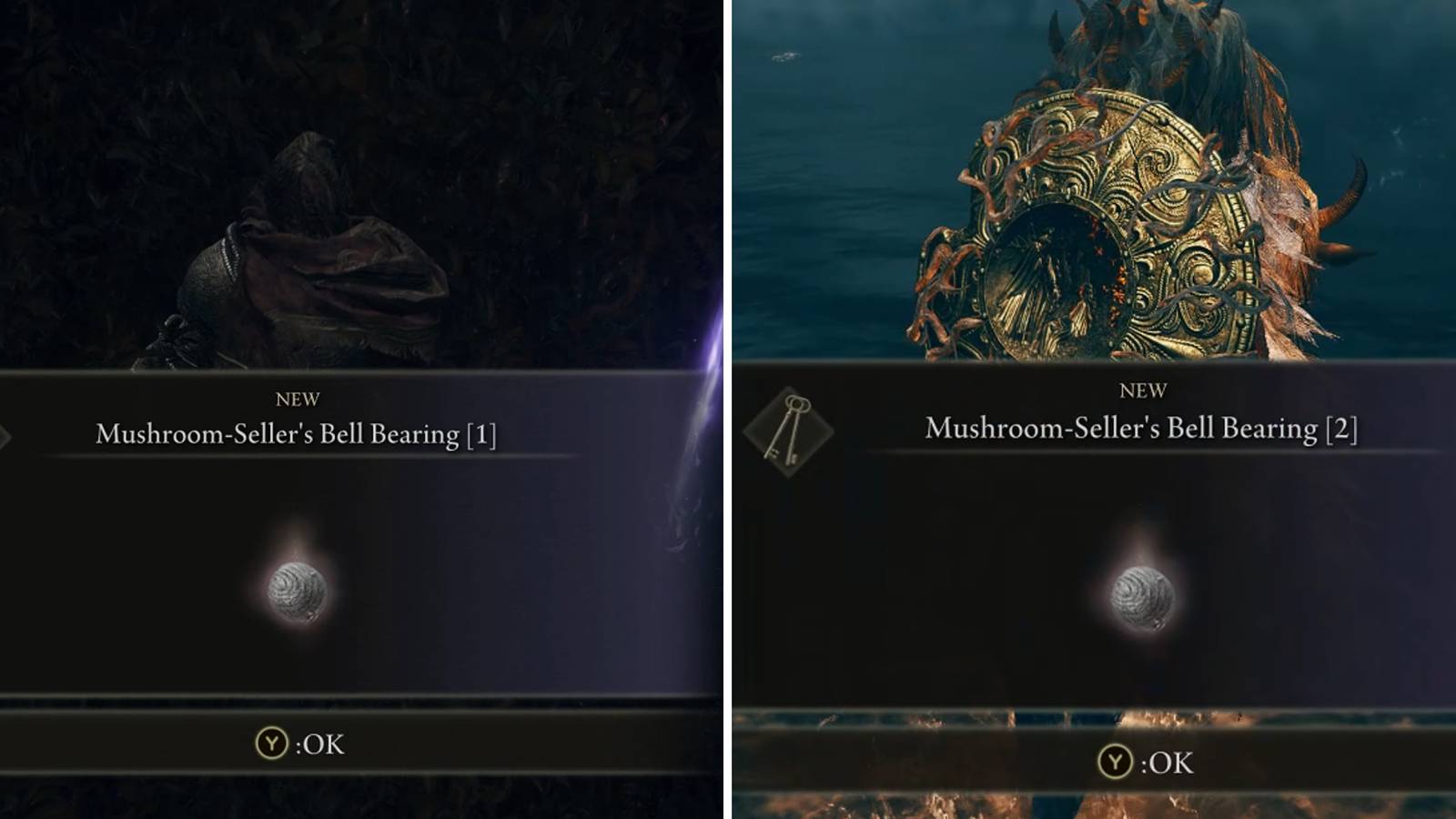This screenshot has width=1456, height=819.
Task: Expand the left-edge arrow chevron on the panel
Action: [x=5, y=437]
